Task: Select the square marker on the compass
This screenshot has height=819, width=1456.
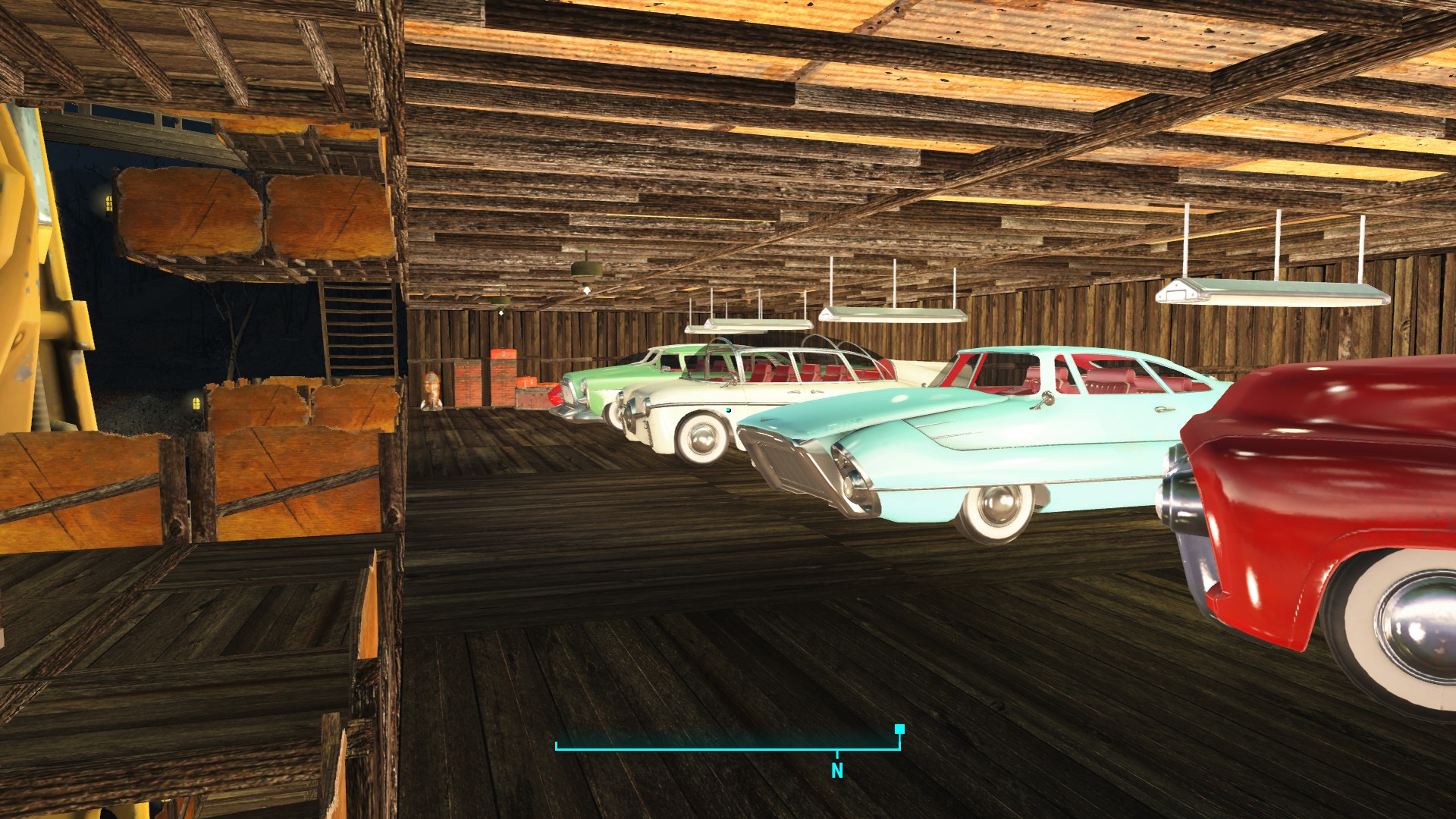Action: pos(899,730)
